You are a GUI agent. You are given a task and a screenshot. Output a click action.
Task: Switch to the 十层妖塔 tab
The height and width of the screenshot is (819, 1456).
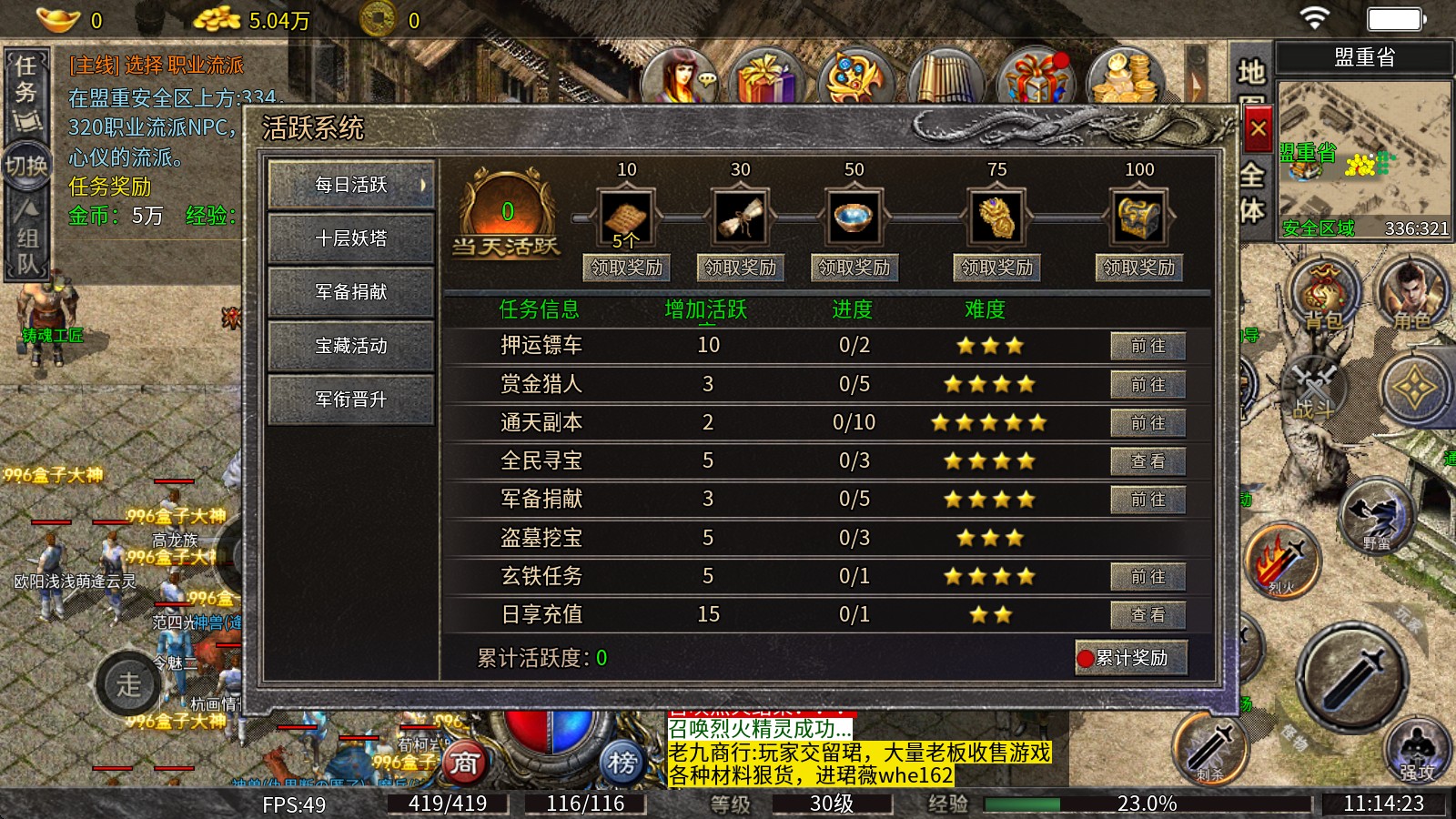pos(351,238)
